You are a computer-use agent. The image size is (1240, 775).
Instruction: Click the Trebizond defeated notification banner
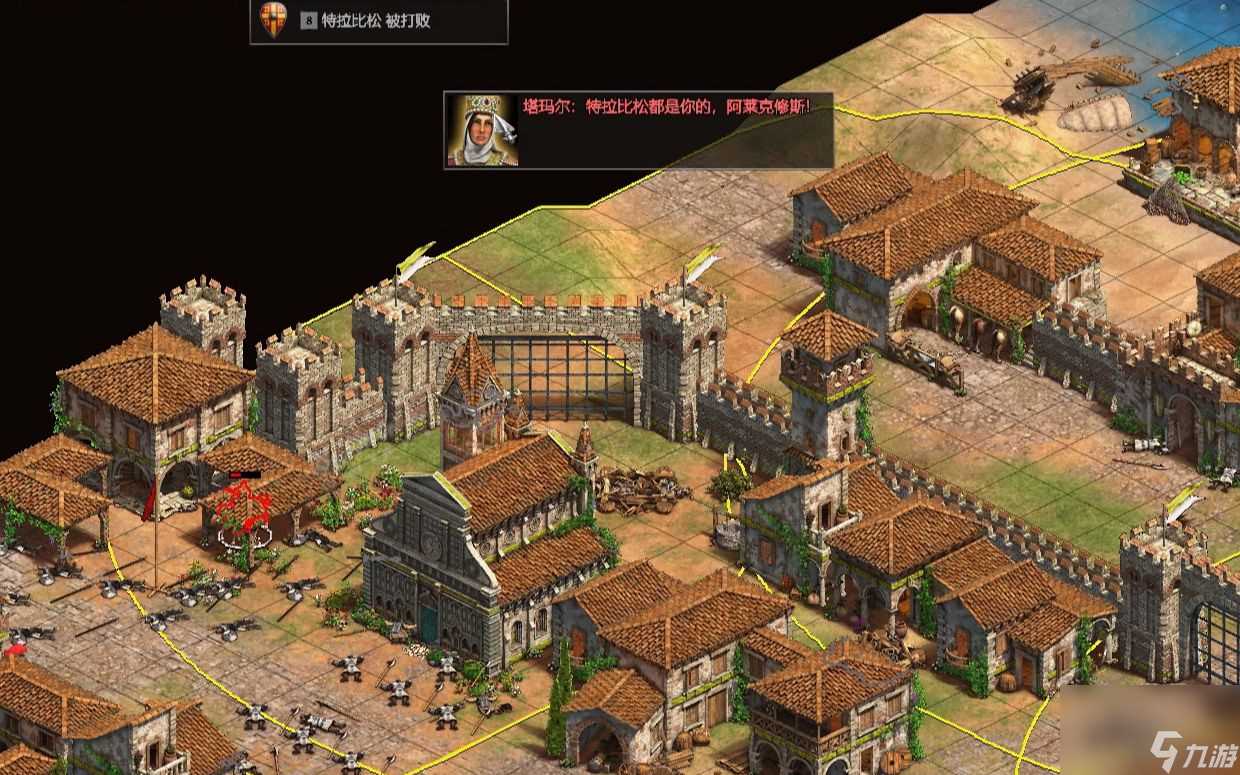tap(379, 21)
